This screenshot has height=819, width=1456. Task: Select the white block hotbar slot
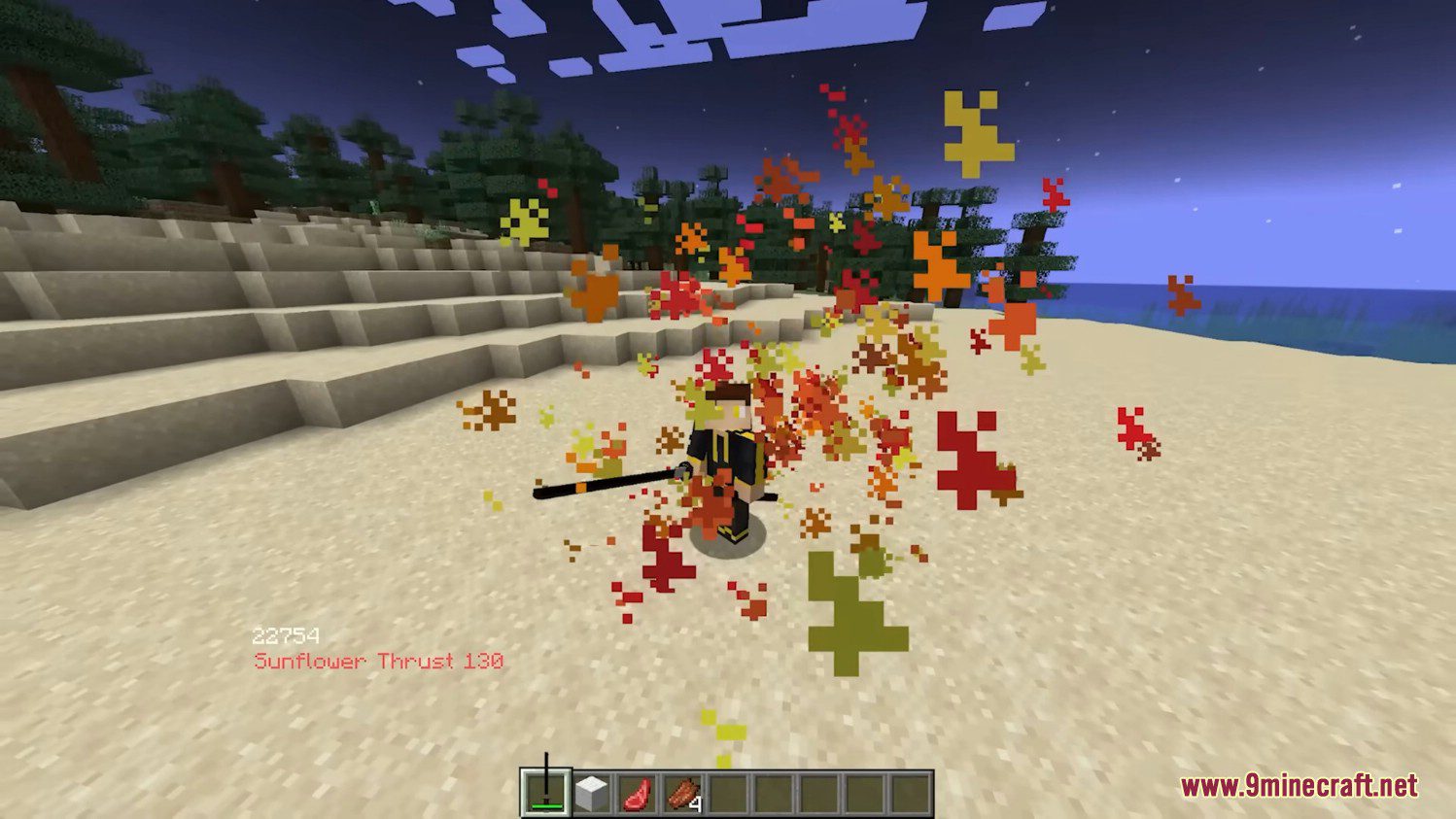click(591, 794)
